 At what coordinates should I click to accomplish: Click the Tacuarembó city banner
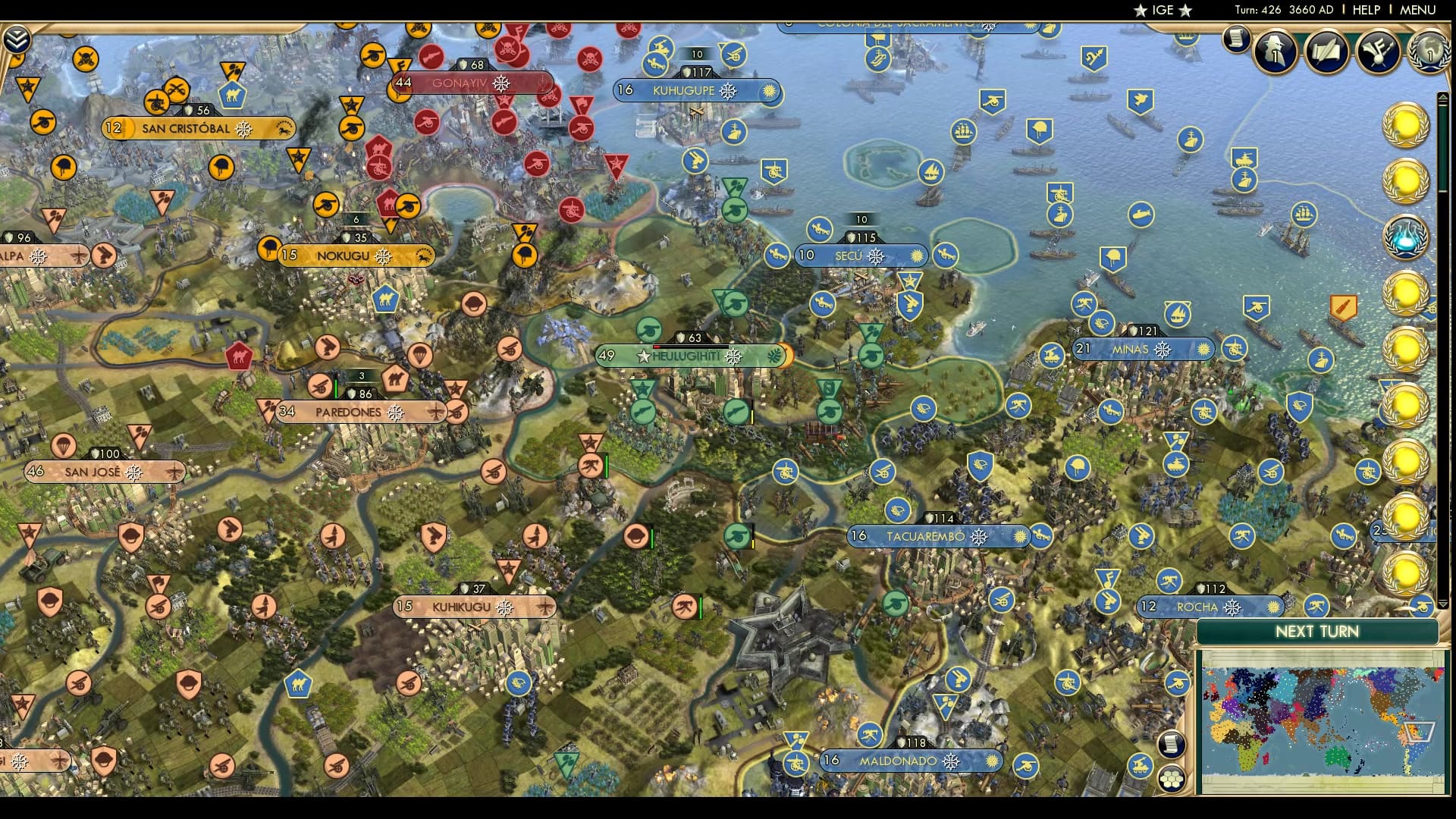(x=935, y=536)
